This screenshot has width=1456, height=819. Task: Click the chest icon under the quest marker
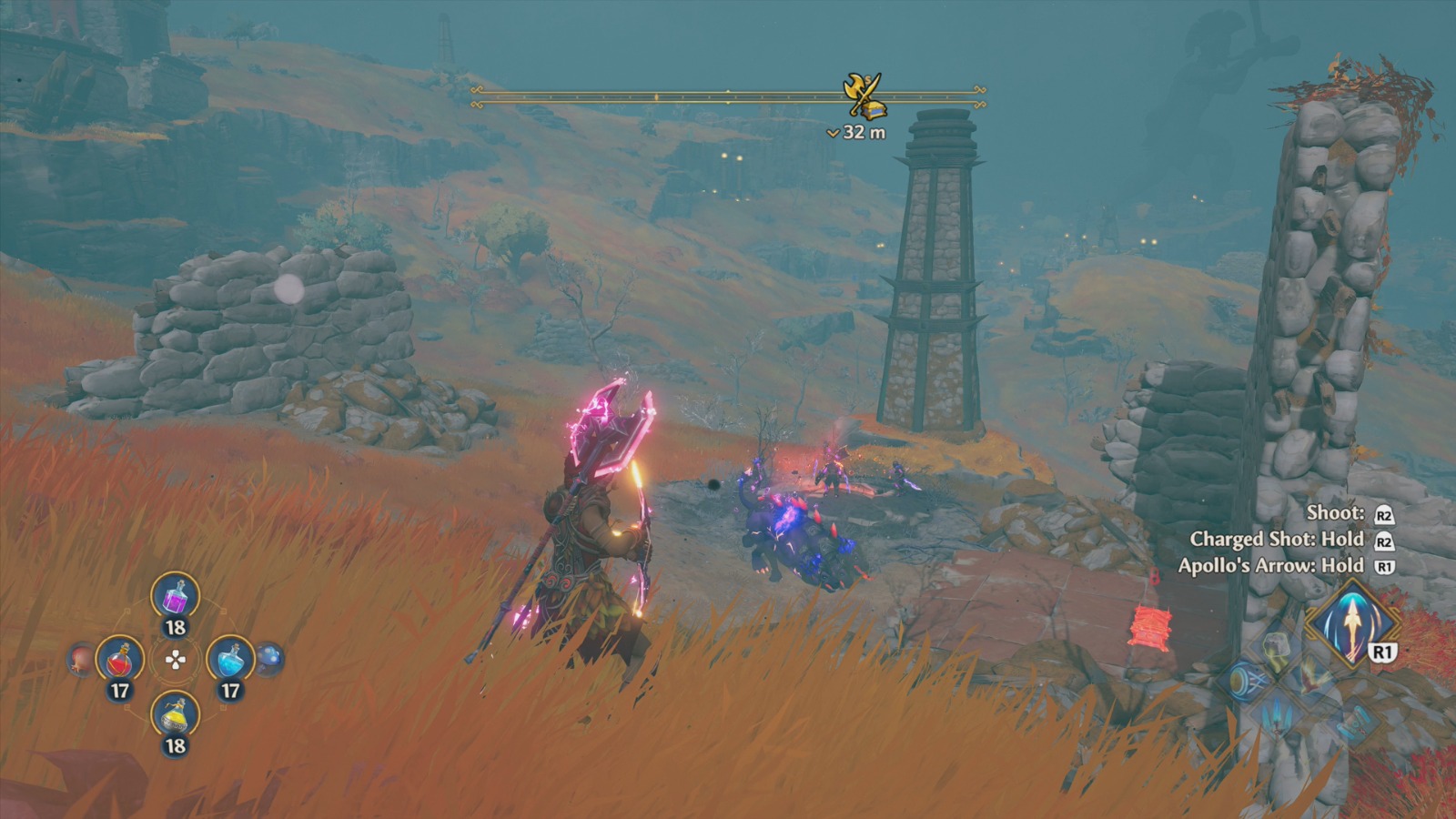(x=875, y=111)
